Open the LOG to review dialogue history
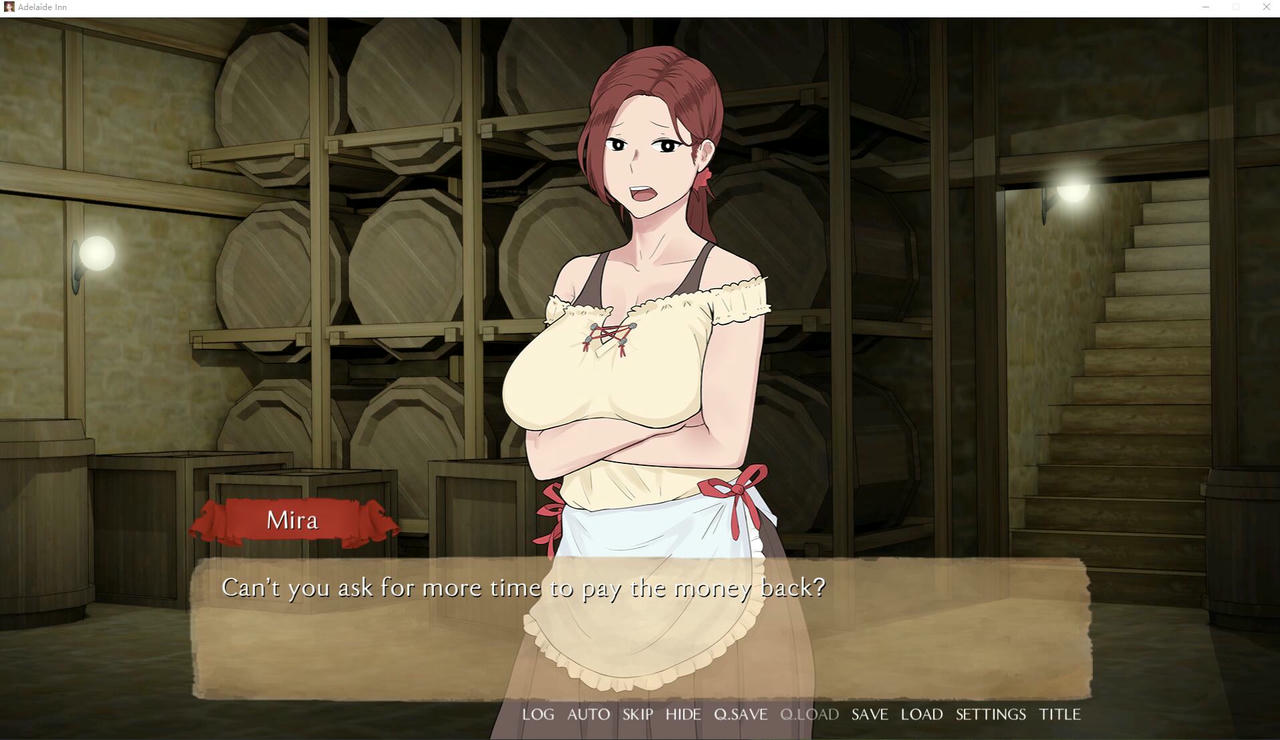 pyautogui.click(x=538, y=714)
